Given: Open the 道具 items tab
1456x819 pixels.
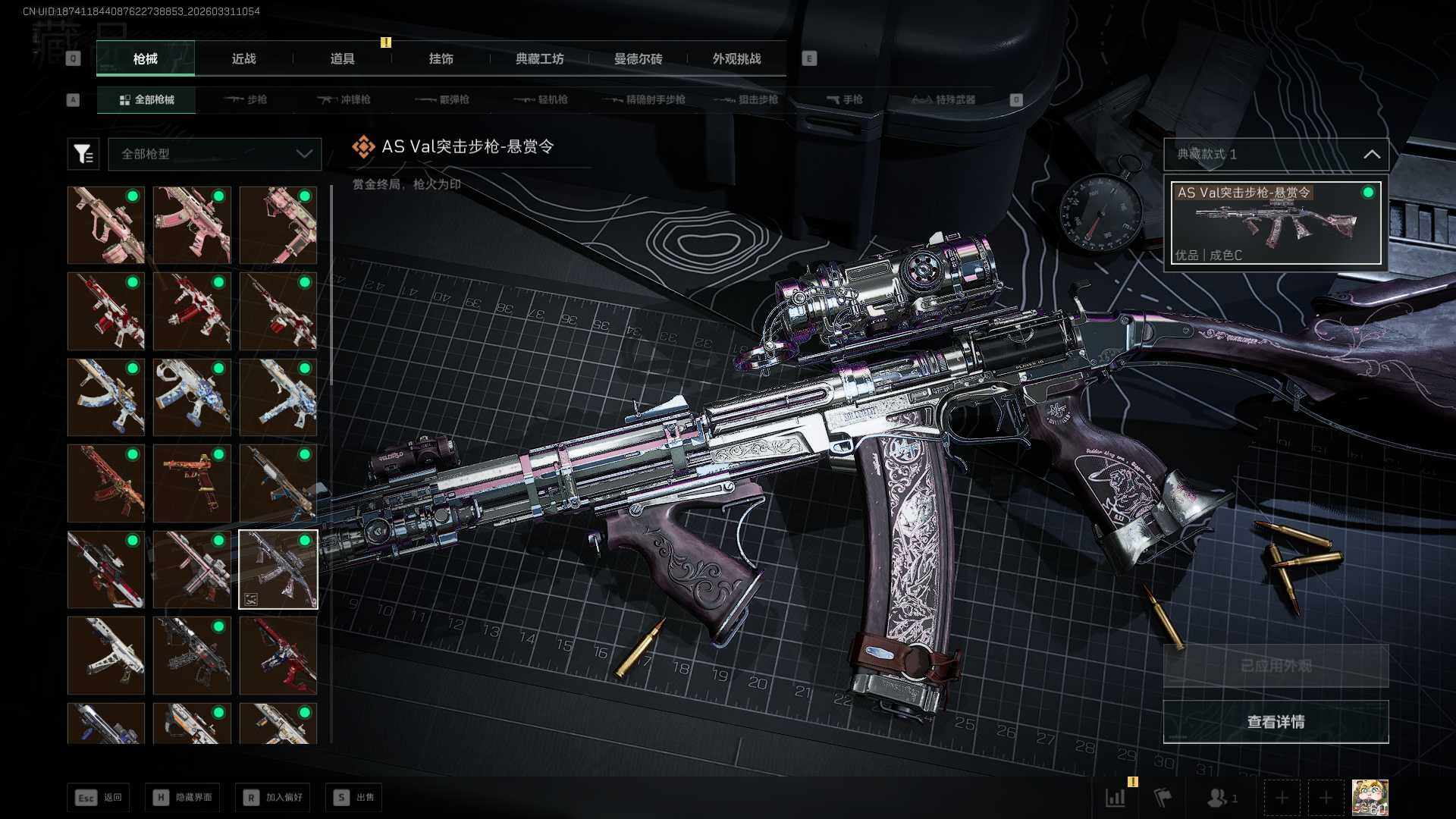Looking at the screenshot, I should (x=342, y=58).
